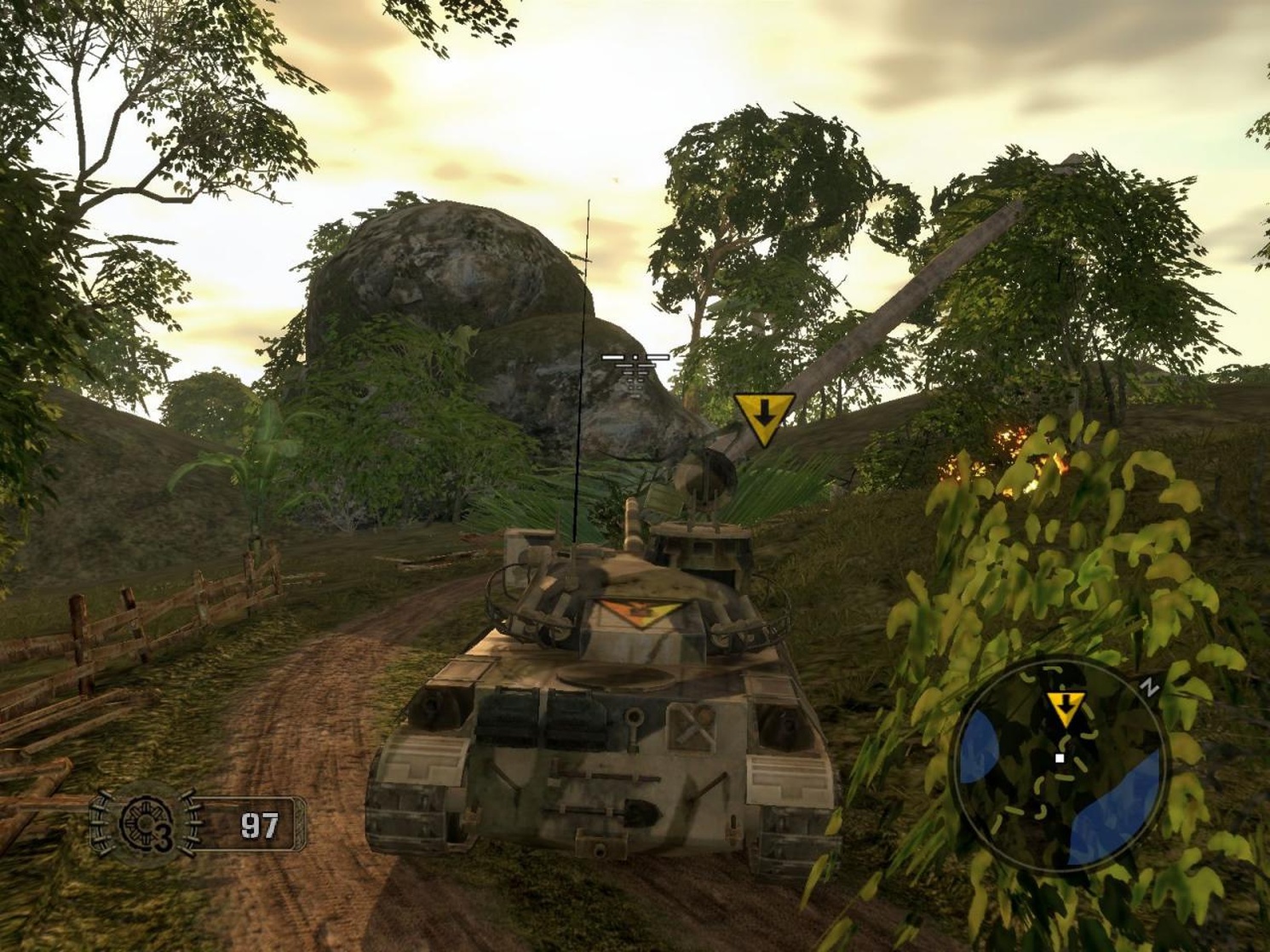
Task: Select the tank's radio antenna
Action: click(587, 341)
